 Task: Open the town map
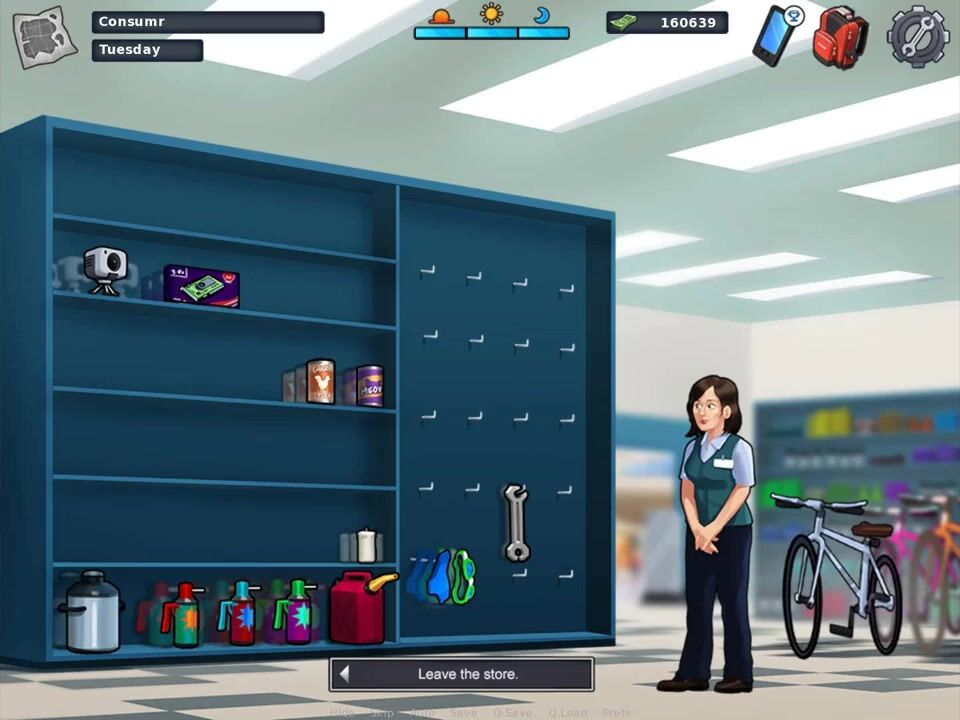(x=44, y=37)
